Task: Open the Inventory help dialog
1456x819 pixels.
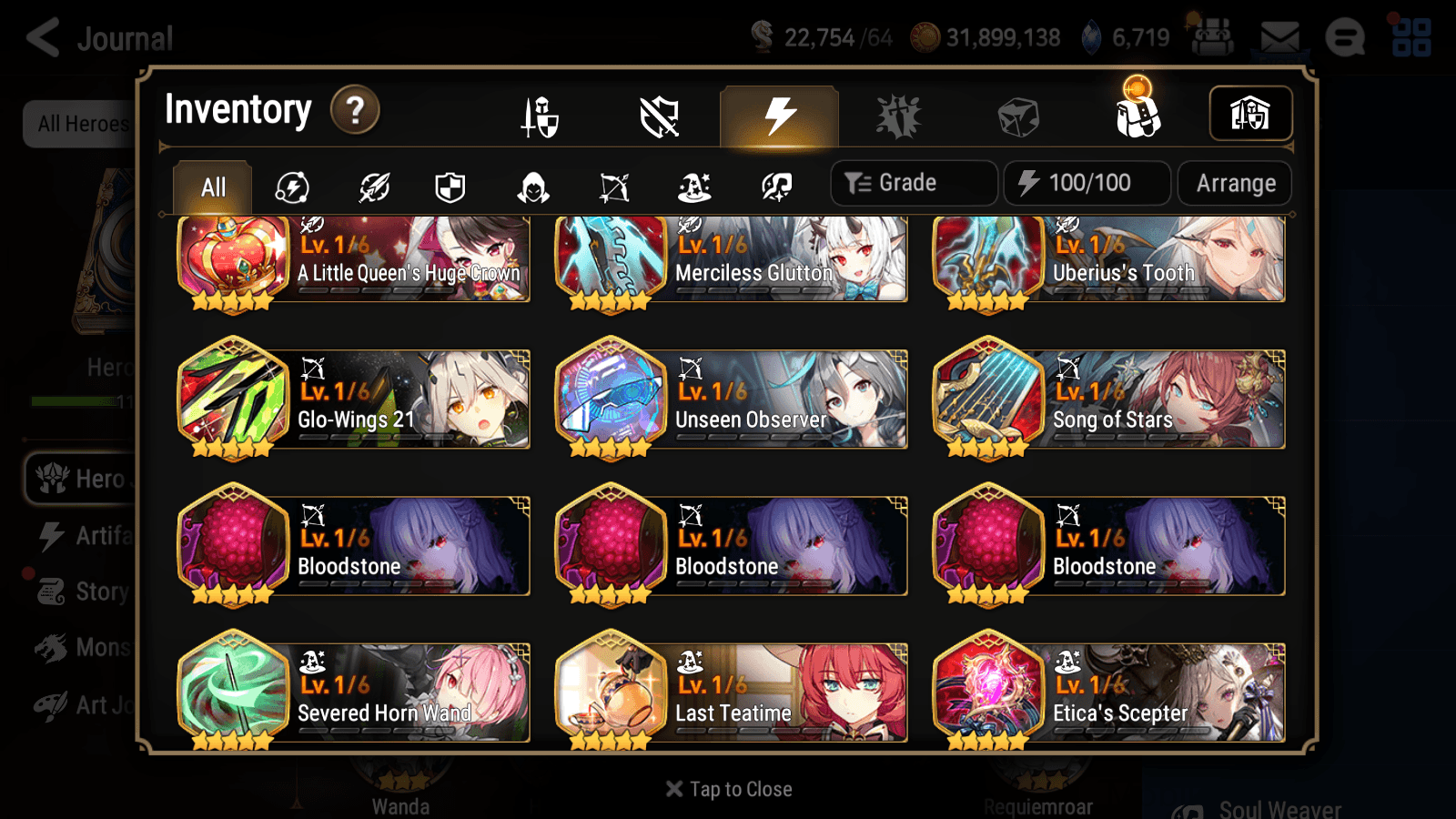Action: click(x=355, y=109)
